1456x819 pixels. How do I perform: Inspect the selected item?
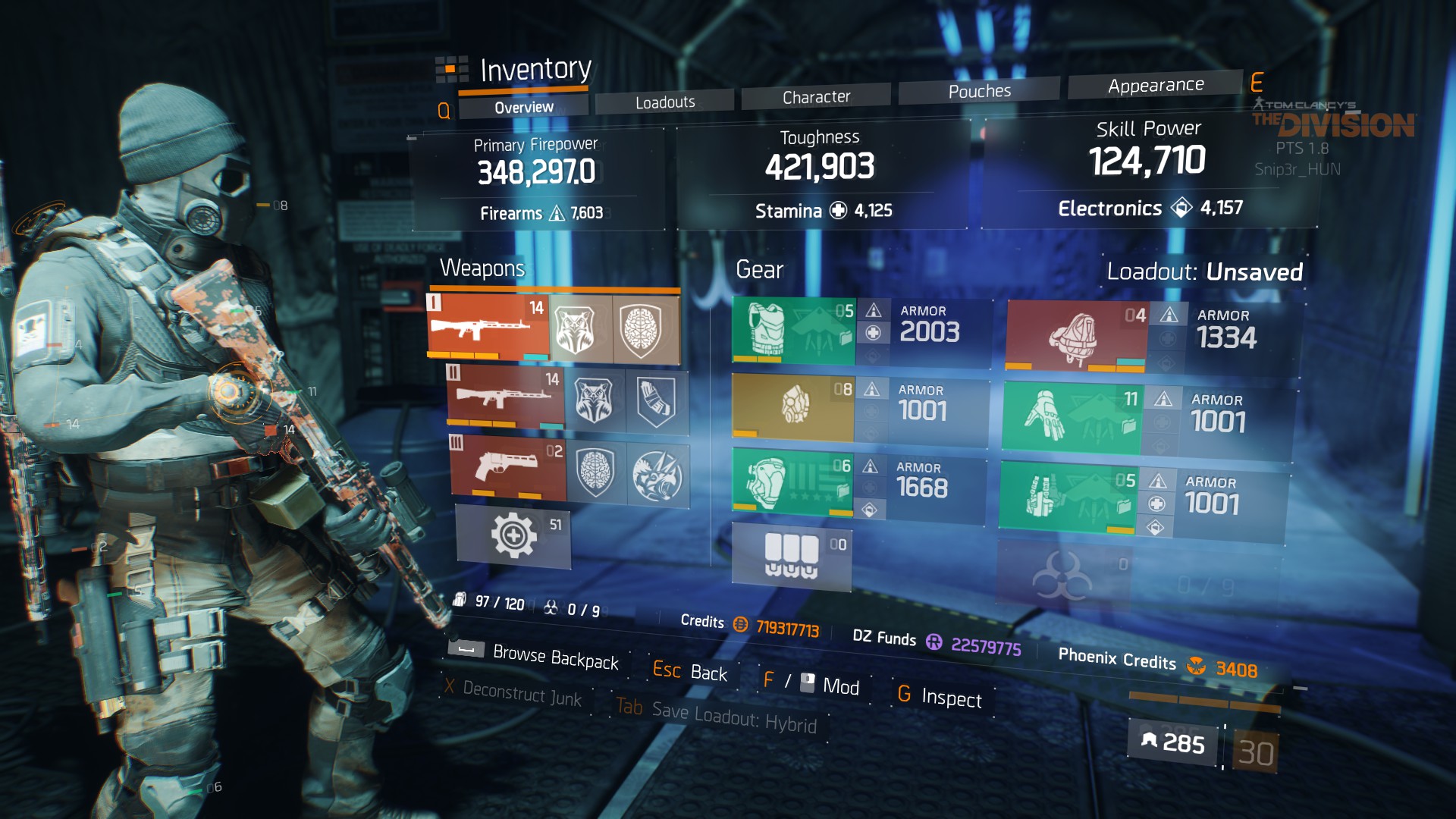coord(951,697)
